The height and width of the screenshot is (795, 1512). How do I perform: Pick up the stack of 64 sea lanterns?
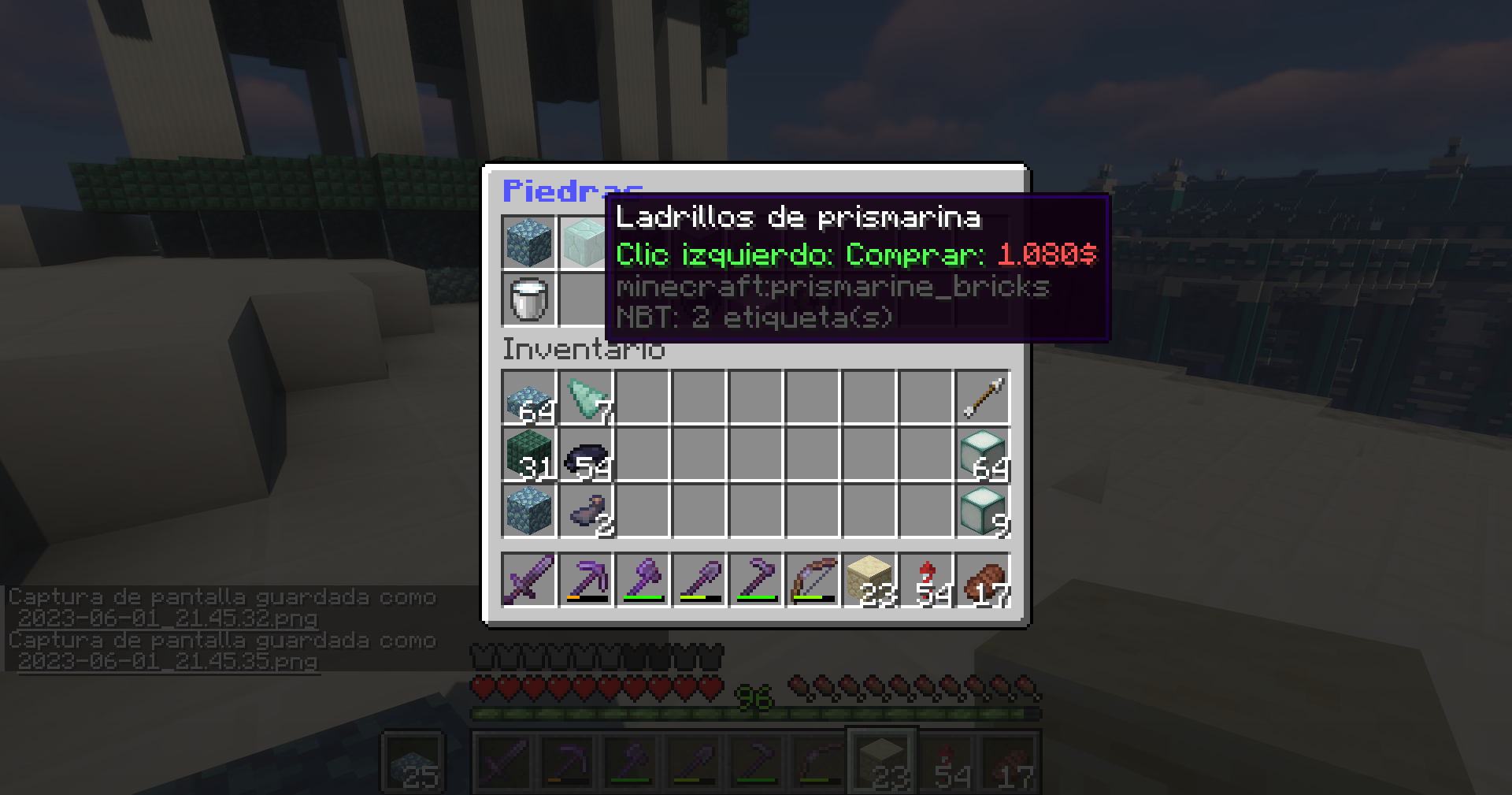pos(983,455)
